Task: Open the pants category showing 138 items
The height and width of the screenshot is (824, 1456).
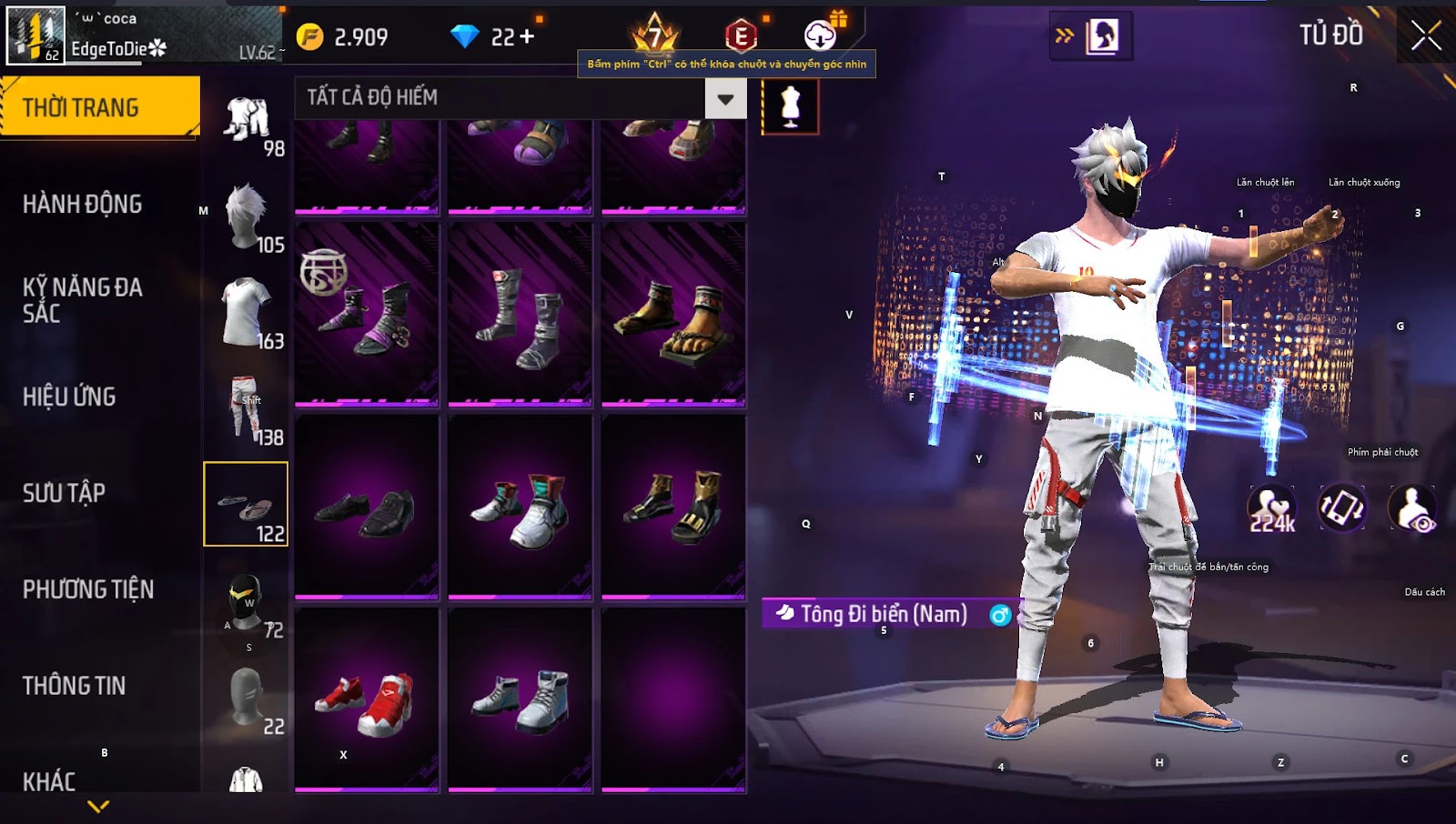Action: click(246, 409)
